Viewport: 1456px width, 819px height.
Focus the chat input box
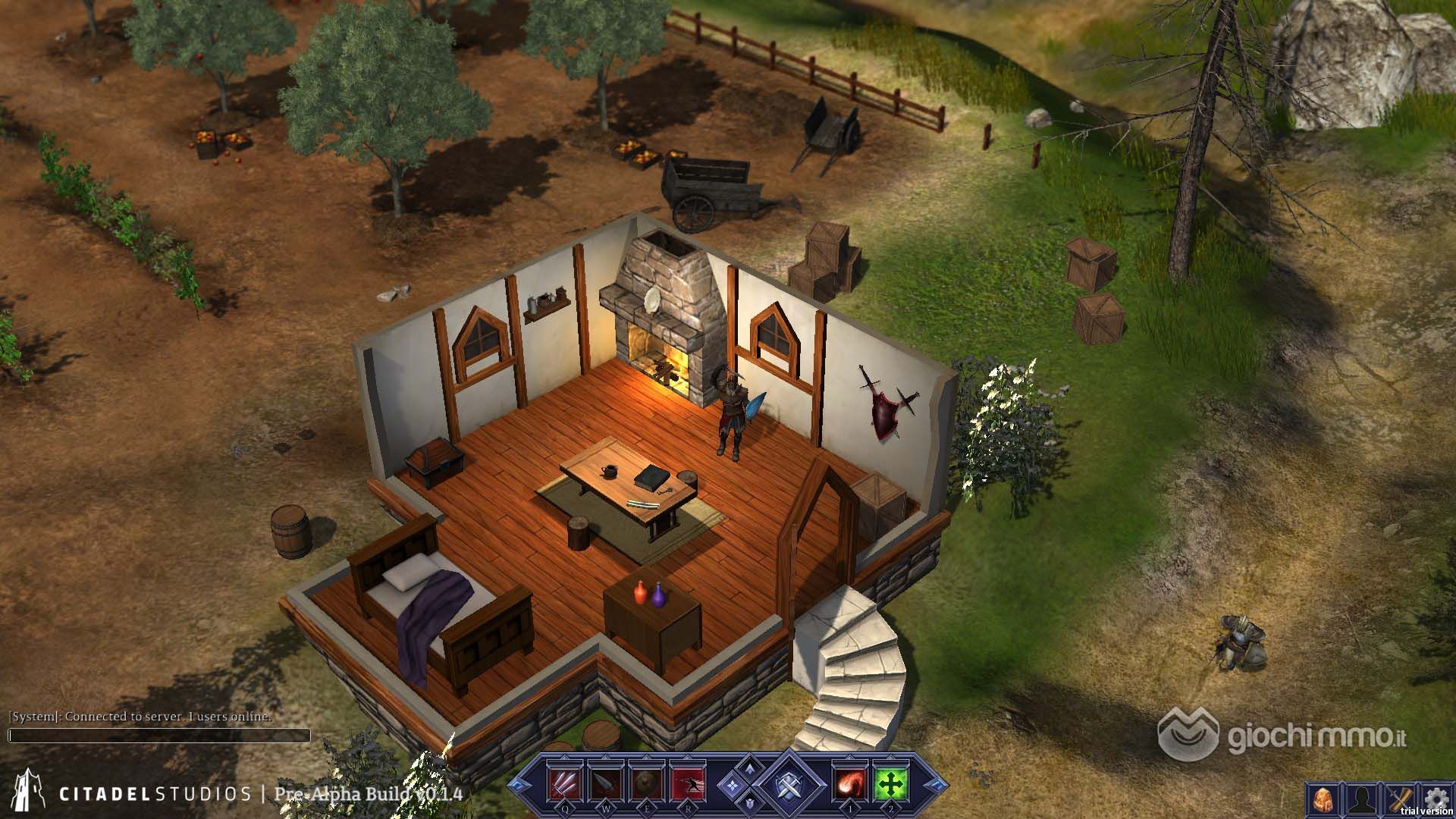point(159,736)
